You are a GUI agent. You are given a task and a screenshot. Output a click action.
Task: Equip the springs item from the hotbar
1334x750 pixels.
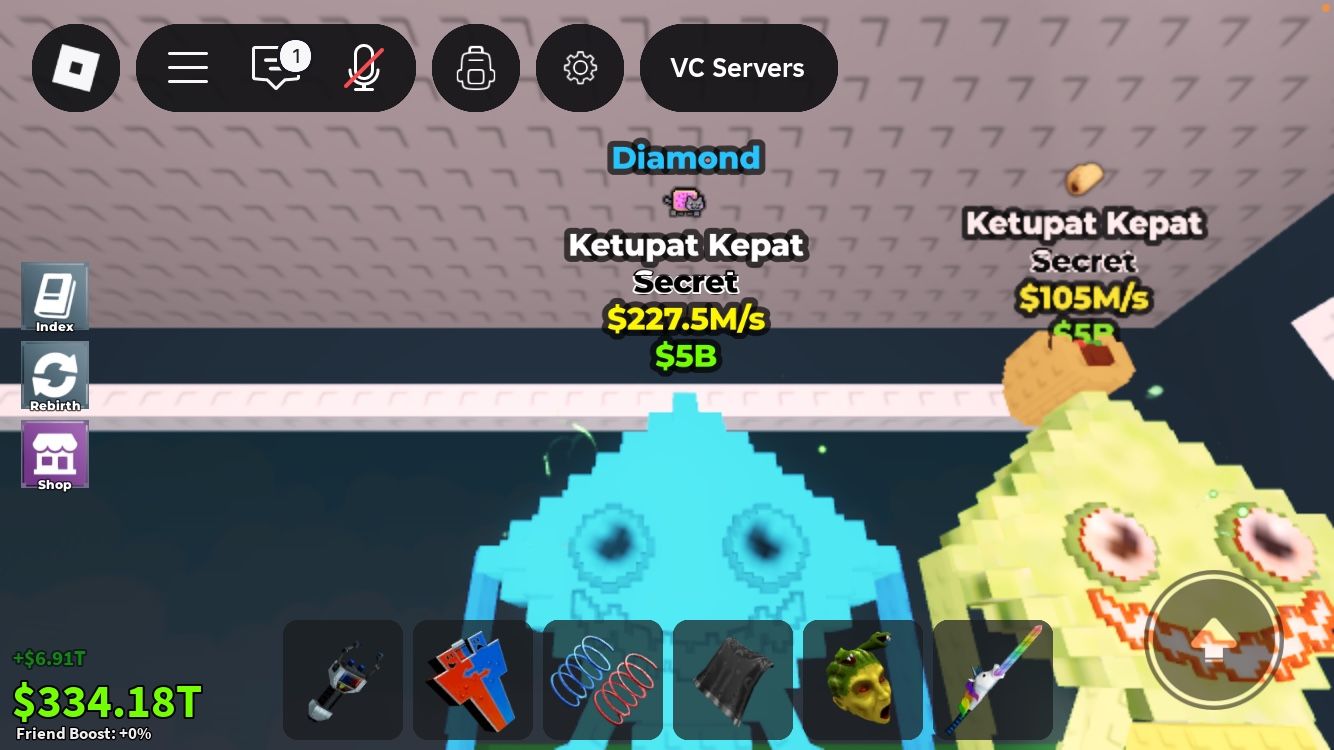[602, 679]
